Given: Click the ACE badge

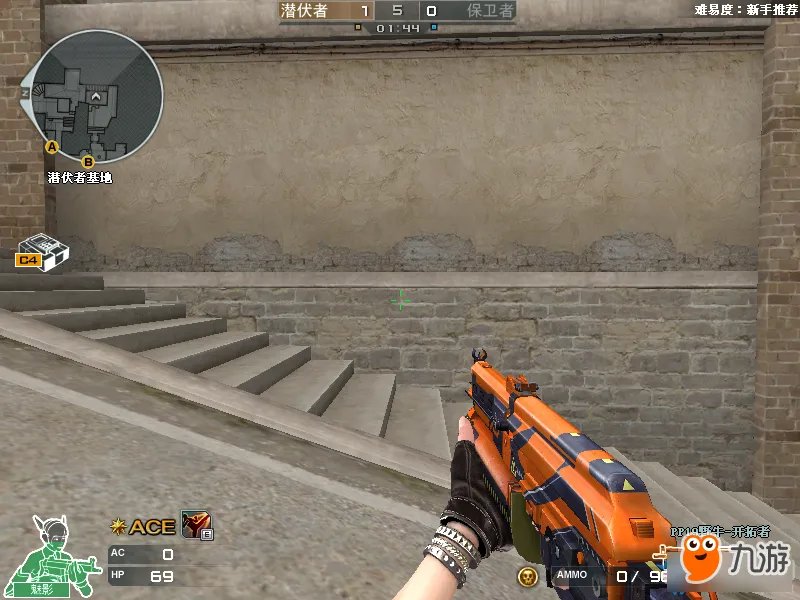Looking at the screenshot, I should coord(144,527).
